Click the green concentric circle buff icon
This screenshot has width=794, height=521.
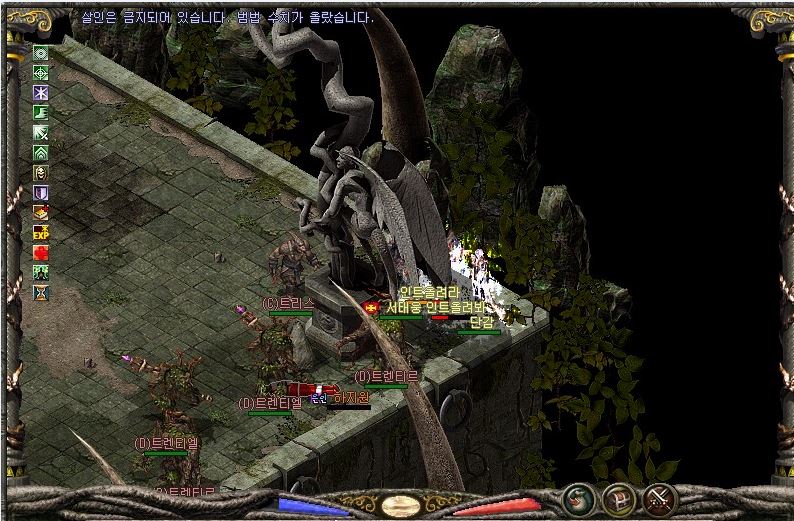coord(41,53)
